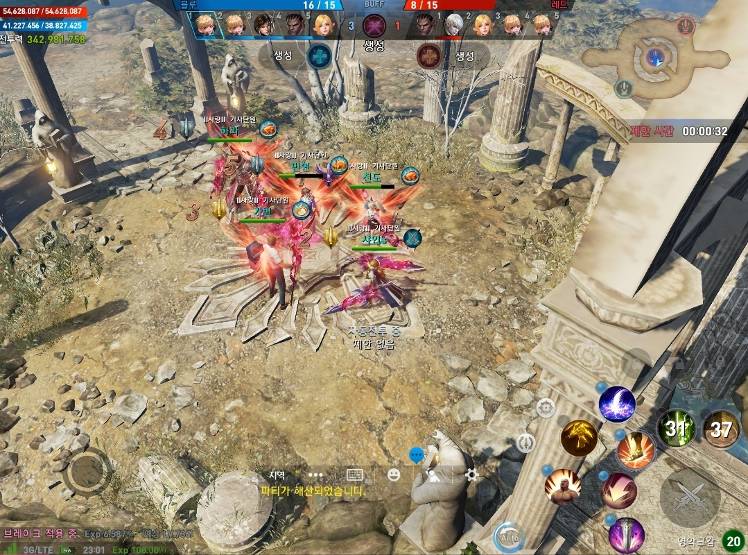Select the first blue team player portrait

205,24
